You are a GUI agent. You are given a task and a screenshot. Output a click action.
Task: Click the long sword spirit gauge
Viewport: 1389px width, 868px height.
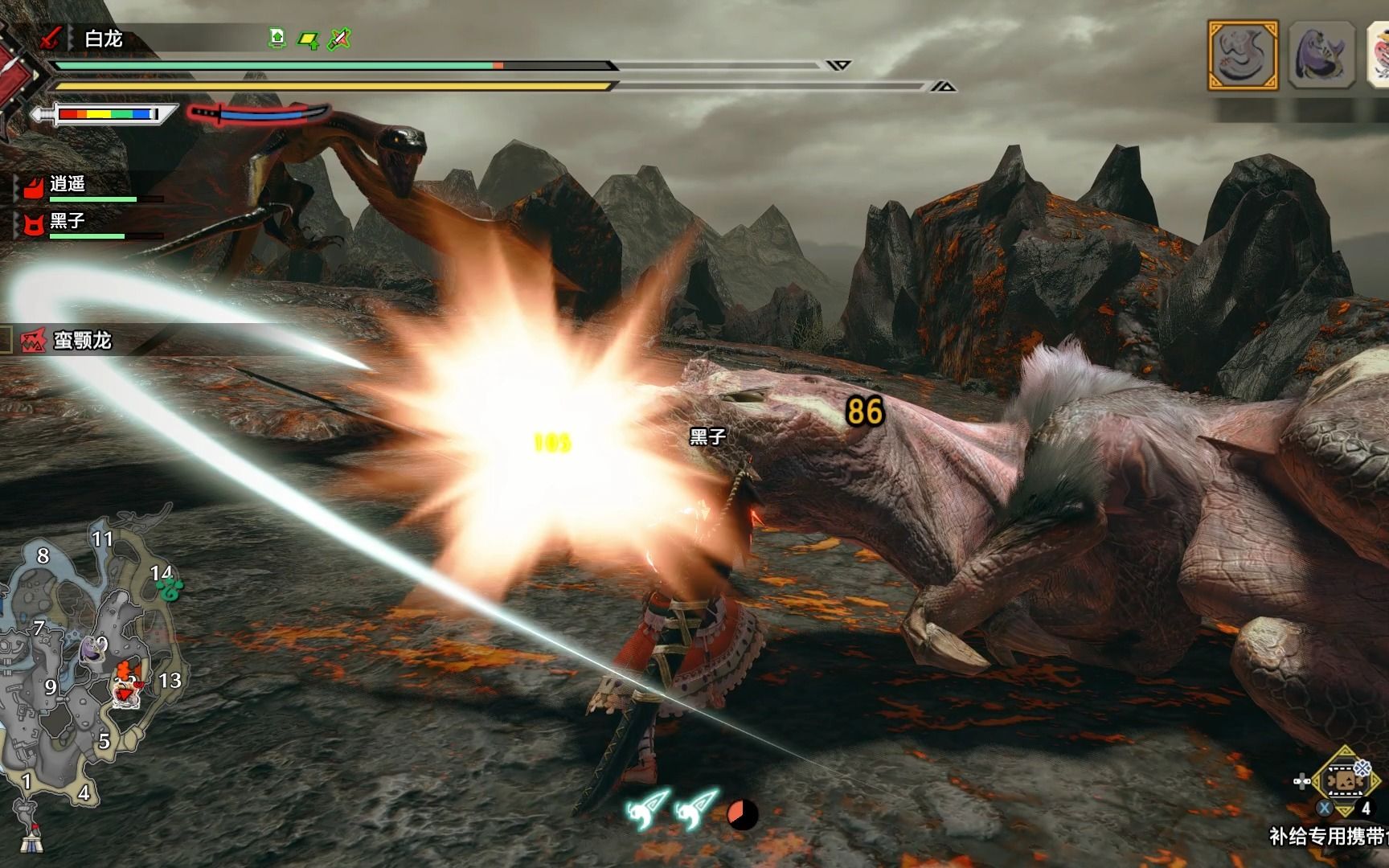(260, 115)
